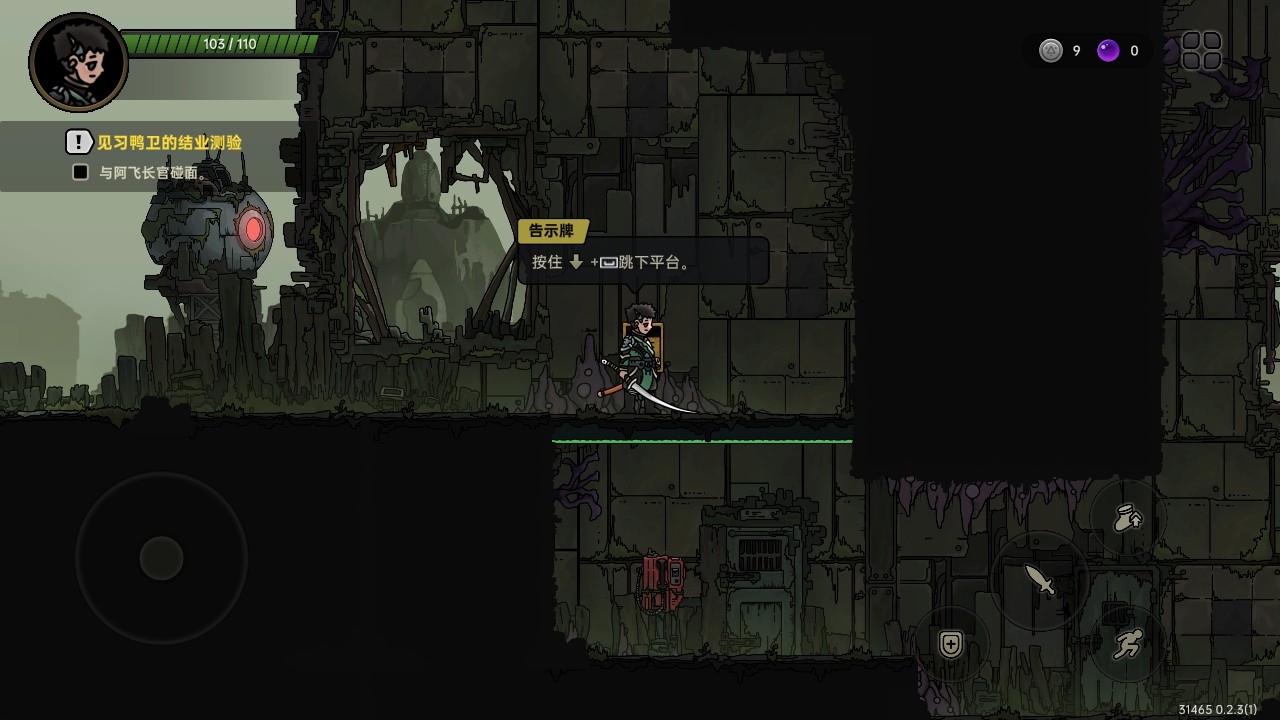Viewport: 1280px width, 720px height.
Task: Activate the running-figure dash button
Action: 1128,645
